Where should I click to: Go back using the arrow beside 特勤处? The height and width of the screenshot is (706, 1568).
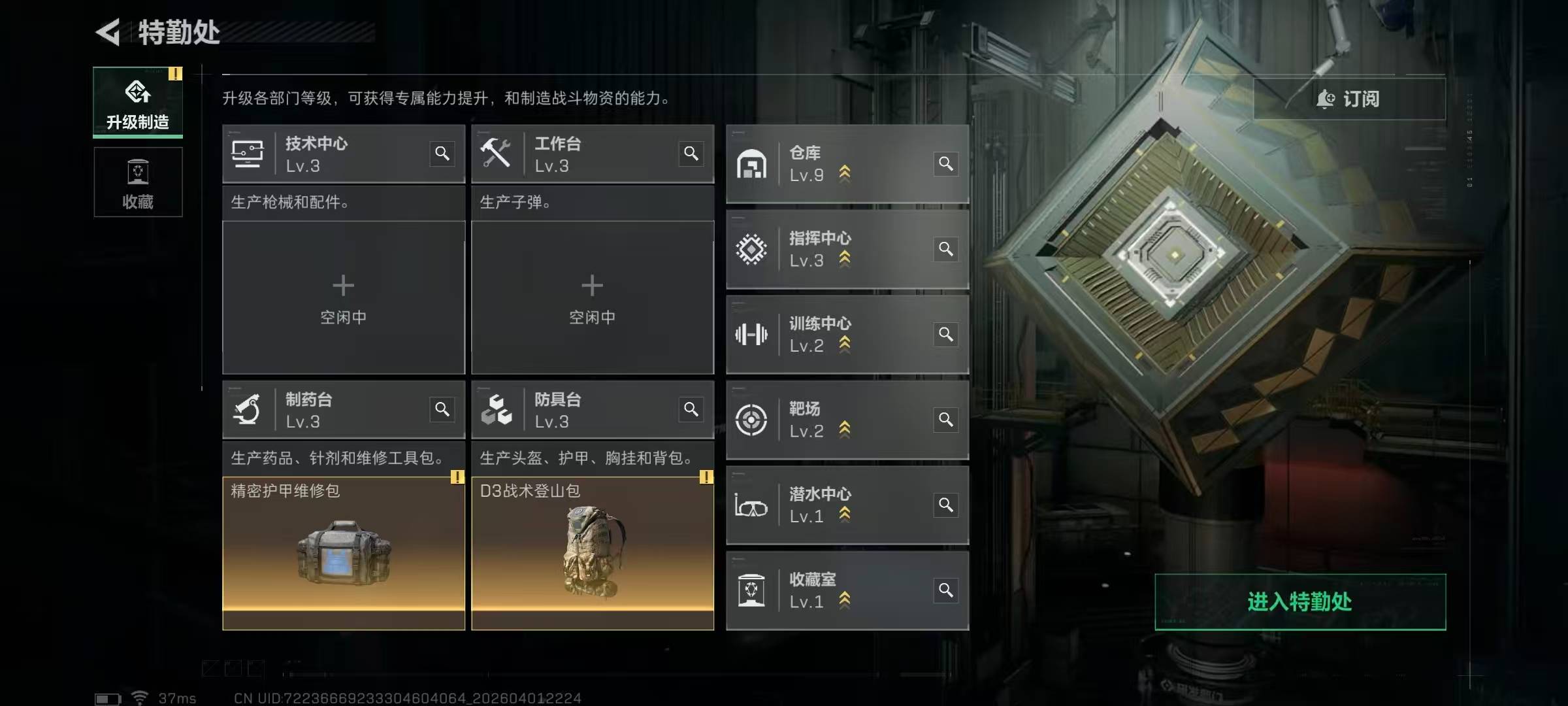[x=108, y=32]
